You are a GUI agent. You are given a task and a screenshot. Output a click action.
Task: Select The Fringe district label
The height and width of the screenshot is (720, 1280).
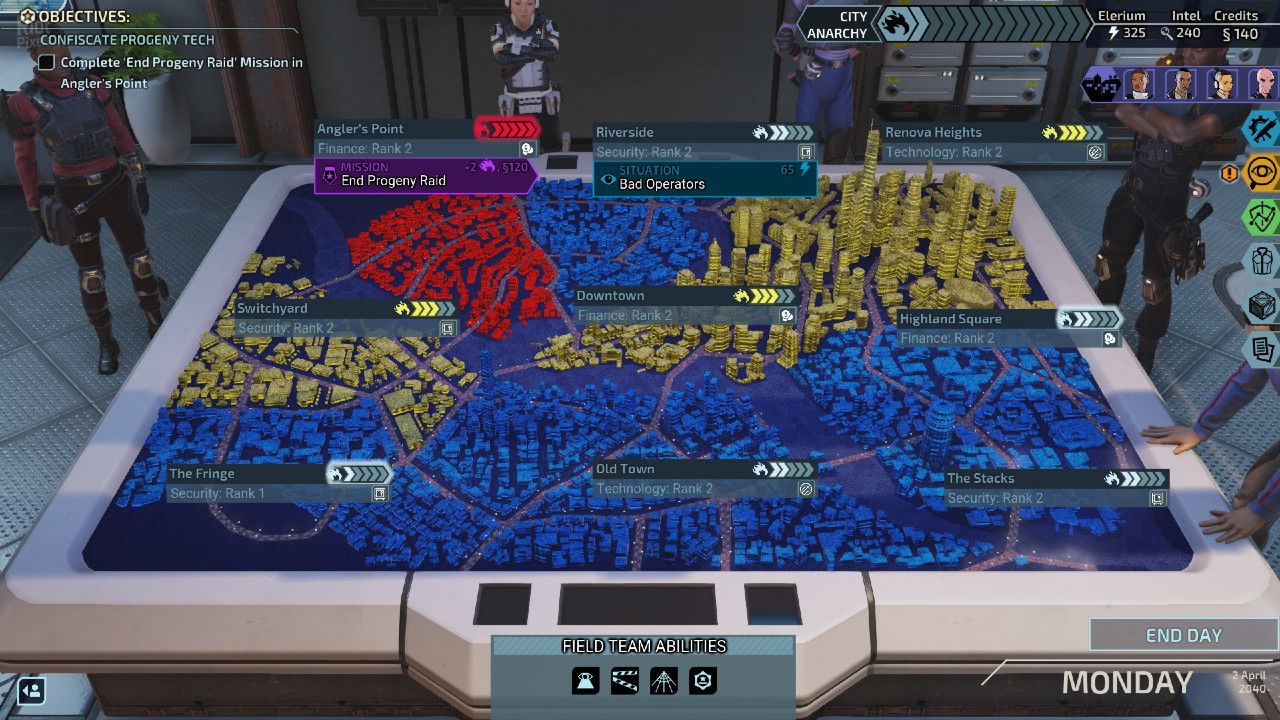point(202,474)
